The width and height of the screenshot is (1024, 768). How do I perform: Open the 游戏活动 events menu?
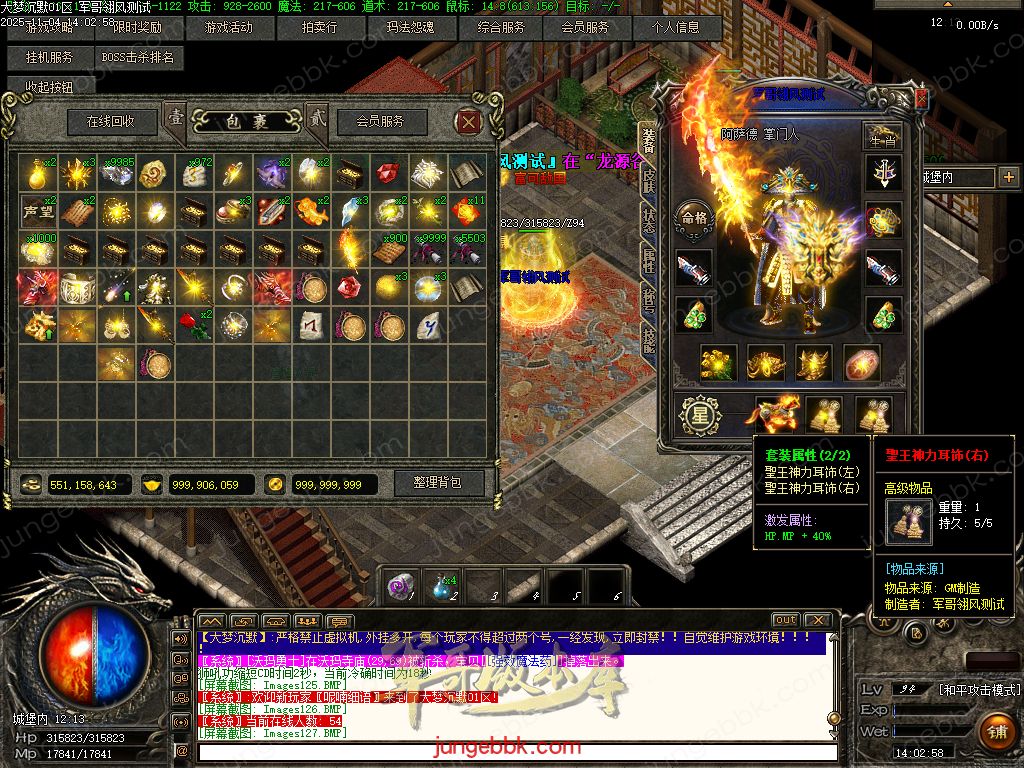227,28
